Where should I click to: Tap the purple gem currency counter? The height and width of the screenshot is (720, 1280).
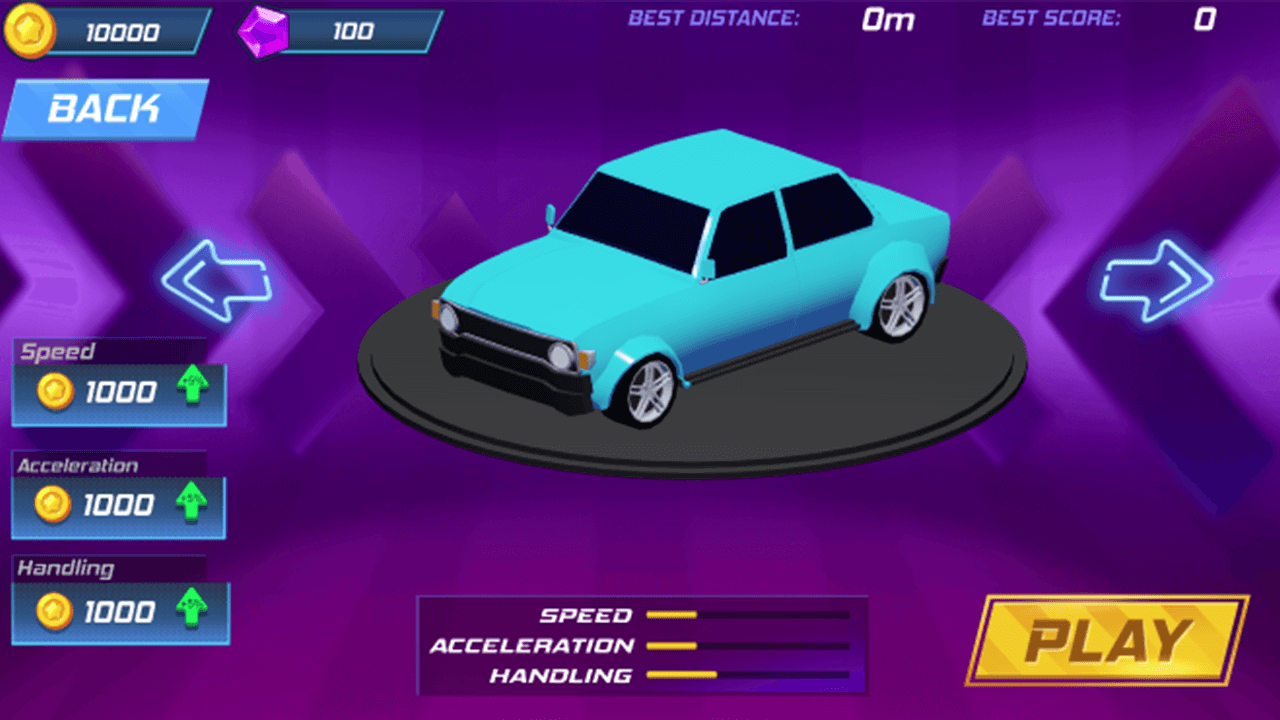(340, 32)
